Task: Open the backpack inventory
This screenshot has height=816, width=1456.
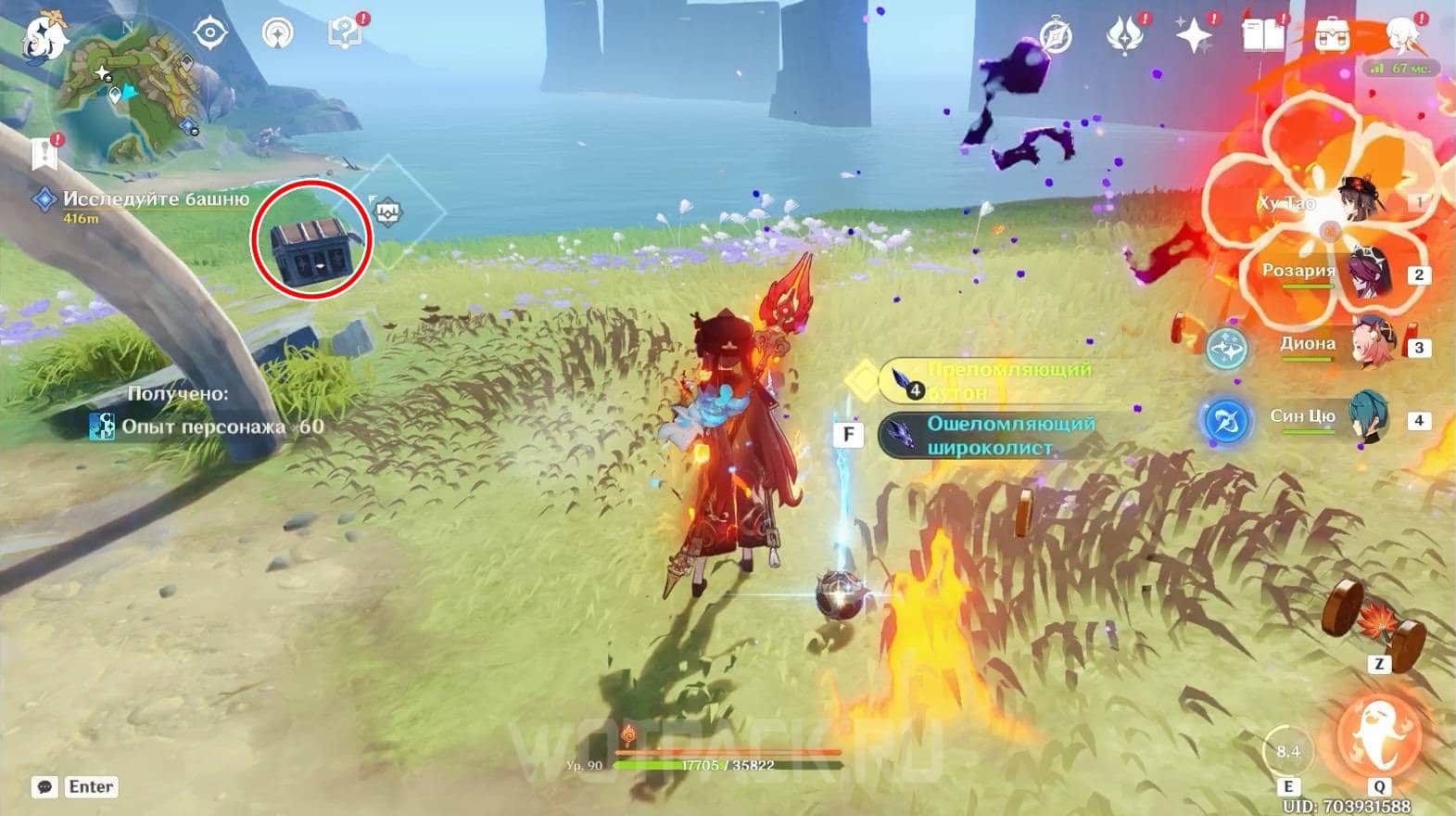Action: [x=1331, y=37]
